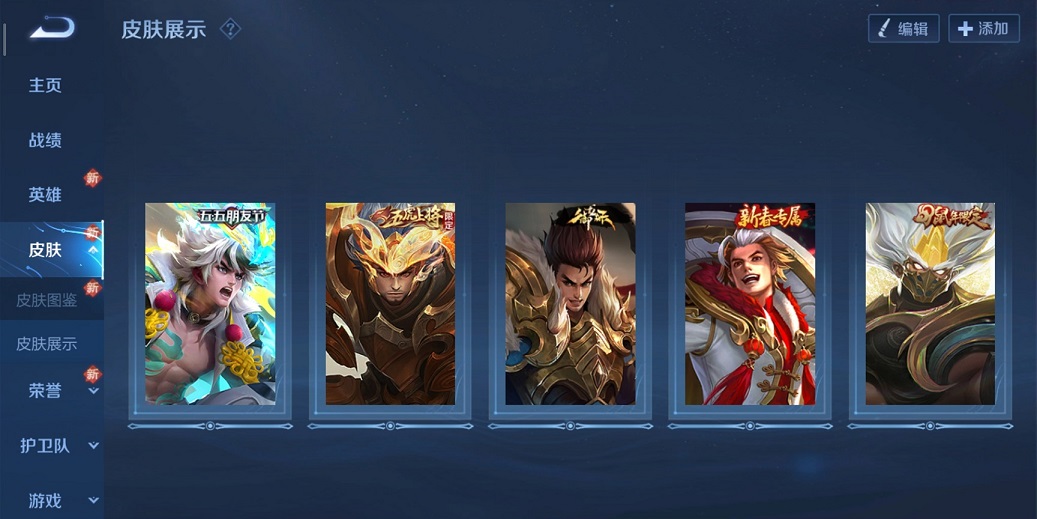The image size is (1037, 519).
Task: Choose the 皮肤展示 skin showcase submenu
Action: click(x=47, y=344)
